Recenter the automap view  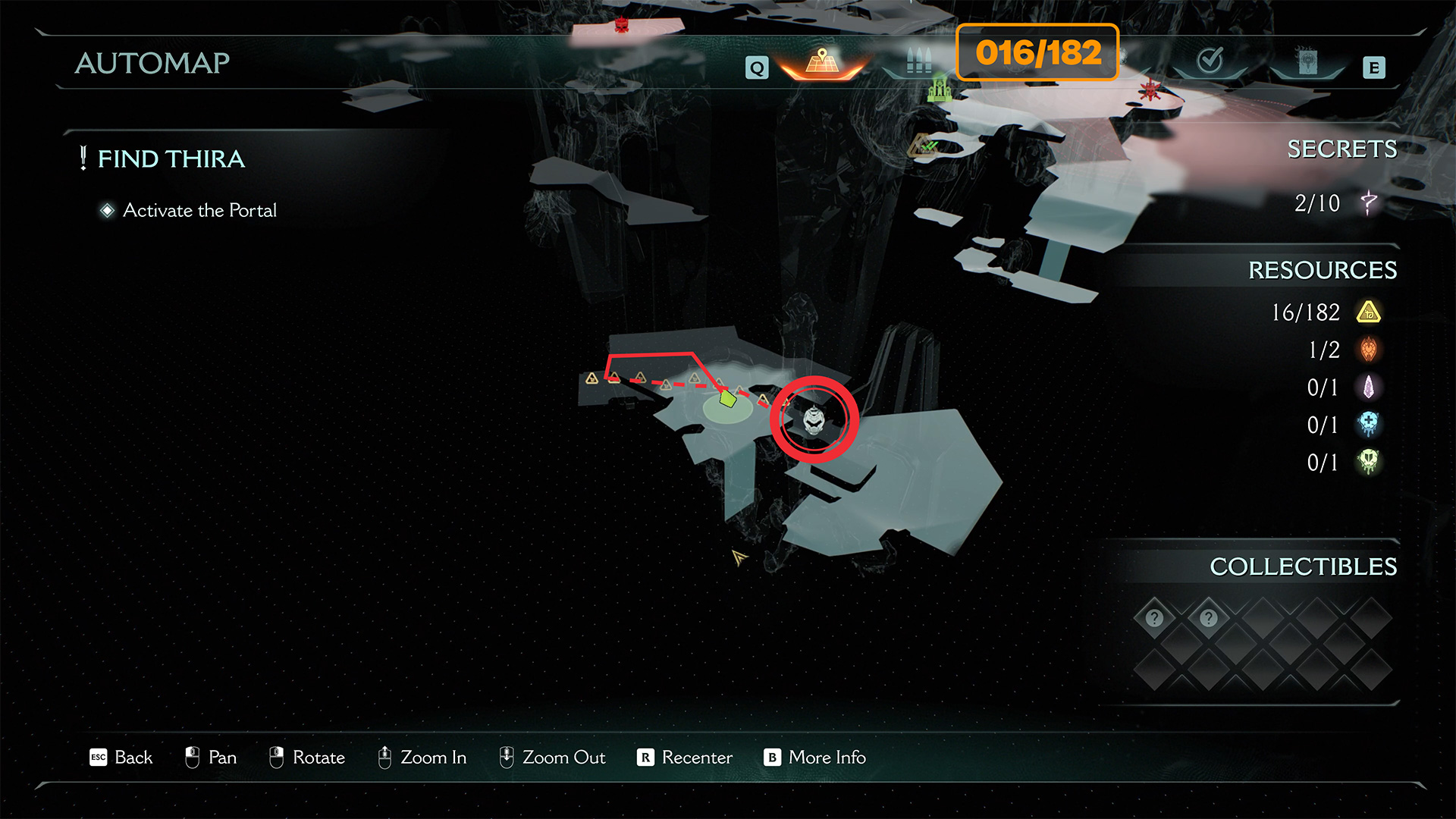(685, 758)
